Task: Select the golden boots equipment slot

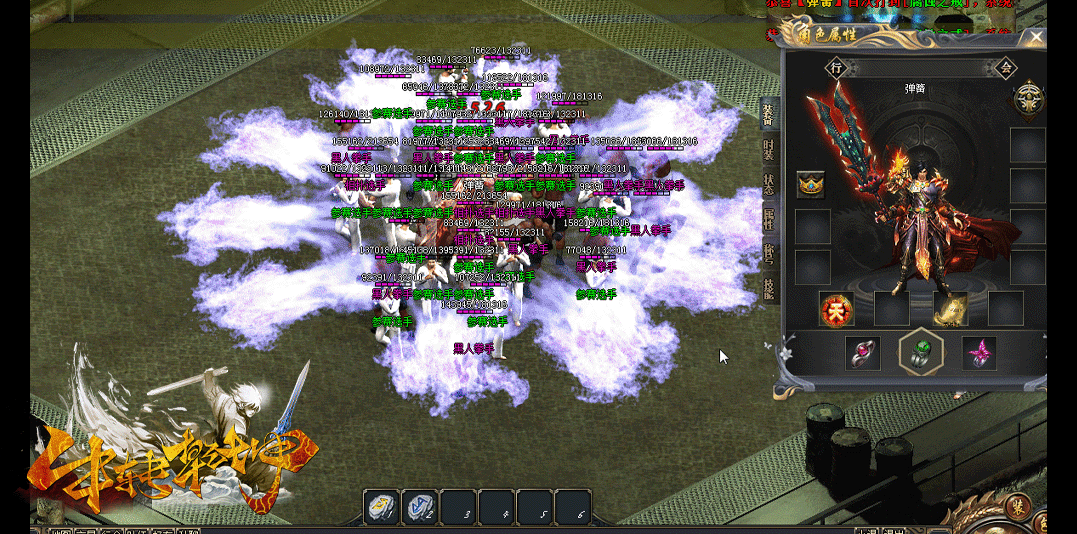Action: click(948, 309)
